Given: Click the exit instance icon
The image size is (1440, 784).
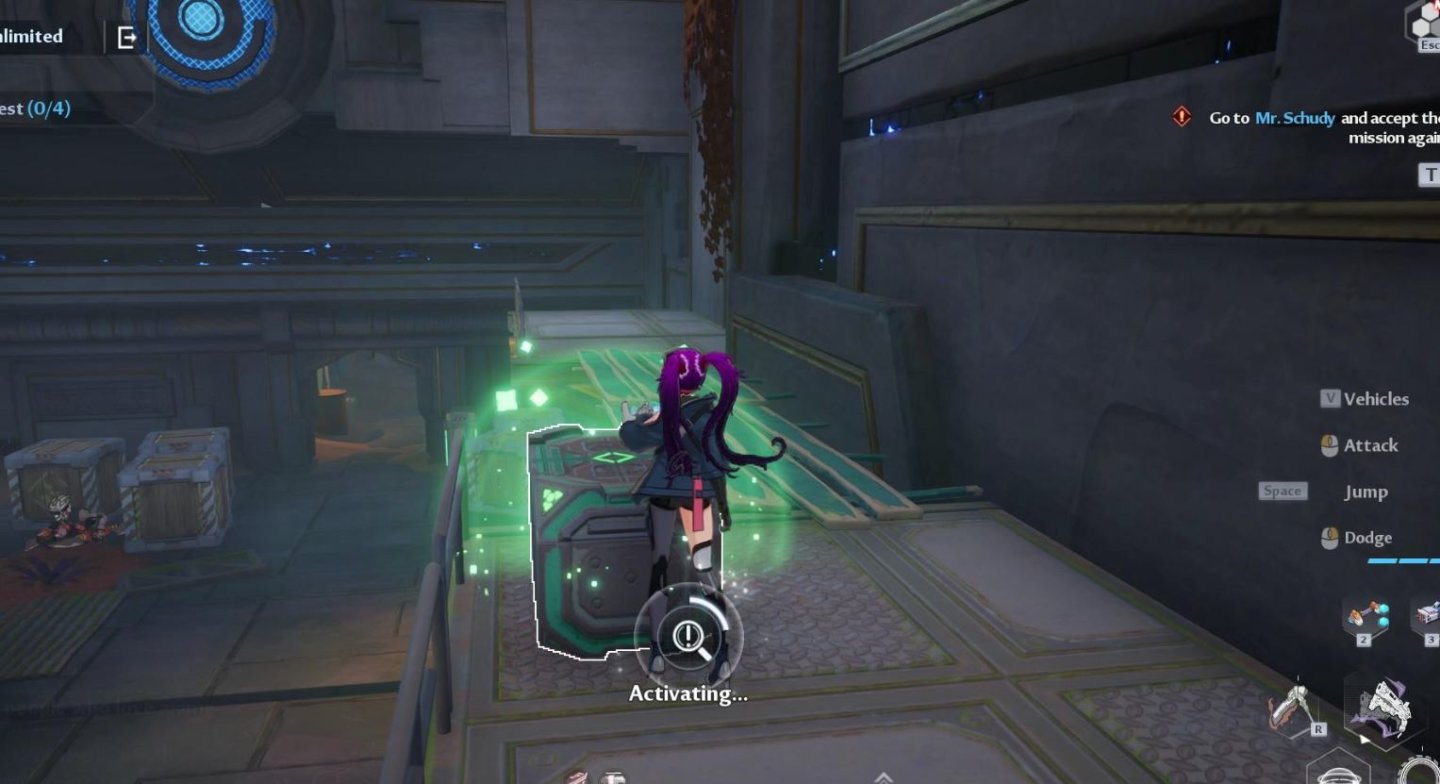Looking at the screenshot, I should click(127, 38).
